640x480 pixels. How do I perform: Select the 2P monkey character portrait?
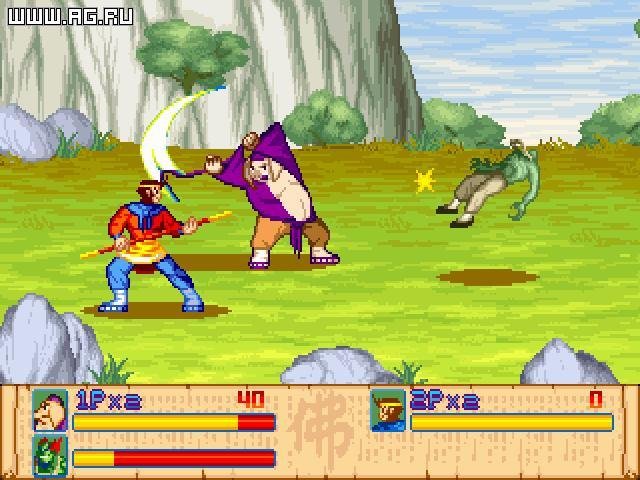tap(387, 410)
